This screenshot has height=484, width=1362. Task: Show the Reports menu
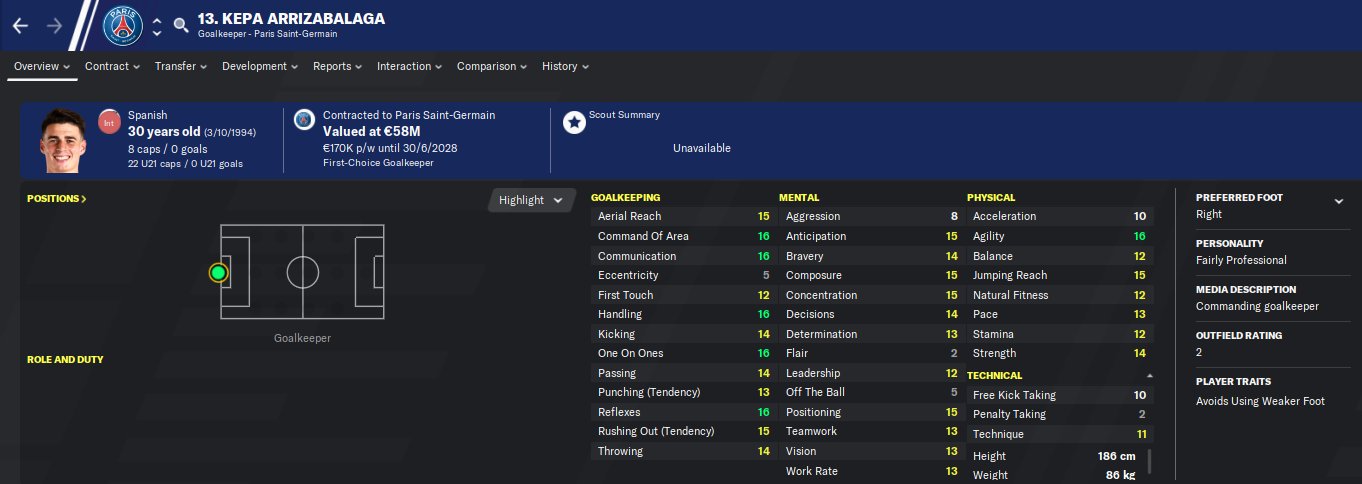(x=338, y=67)
